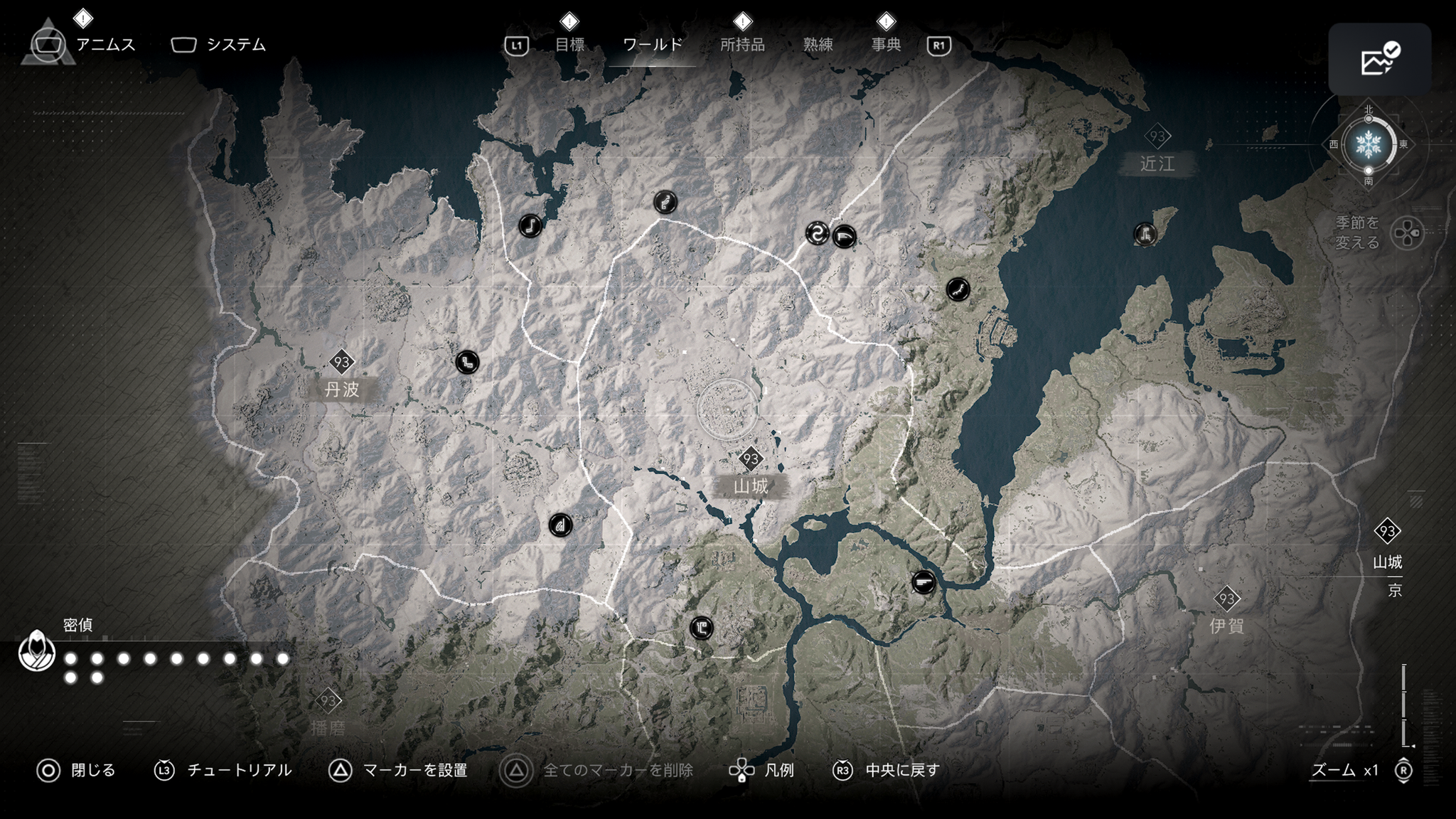Select the 播磨 region label
This screenshot has height=819, width=1456.
click(x=328, y=727)
